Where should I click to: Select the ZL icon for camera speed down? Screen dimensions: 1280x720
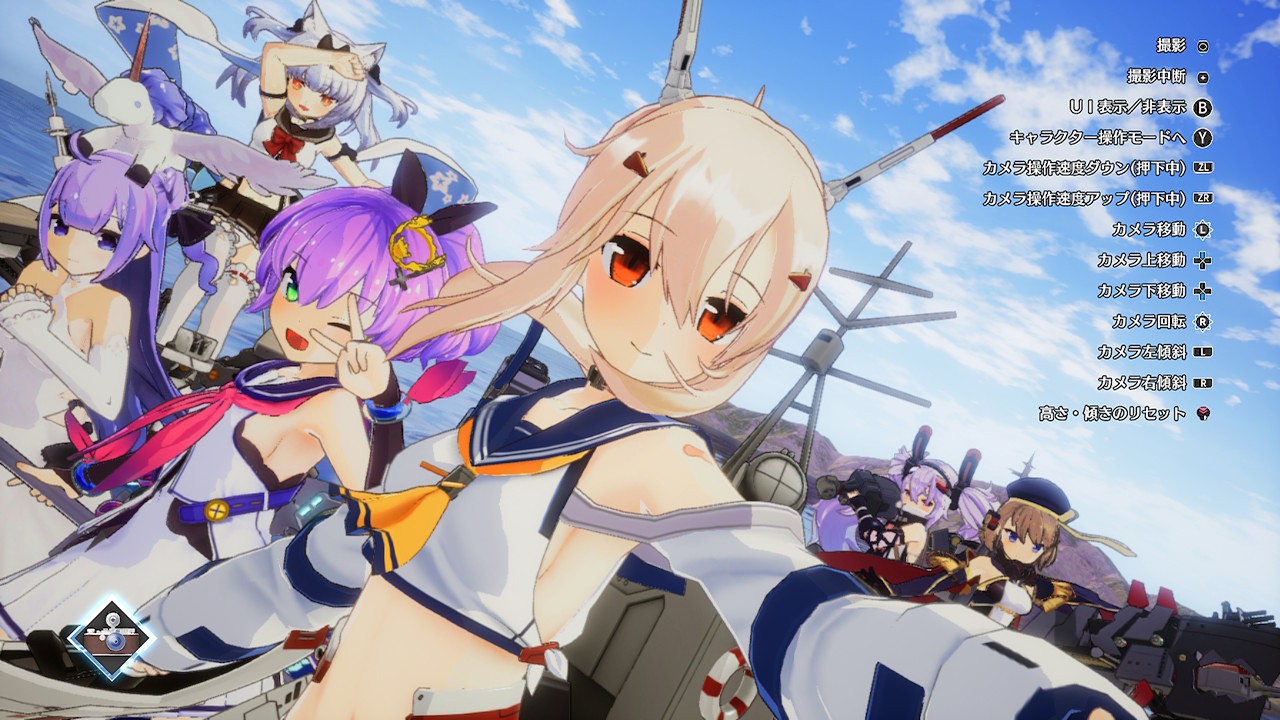1202,167
